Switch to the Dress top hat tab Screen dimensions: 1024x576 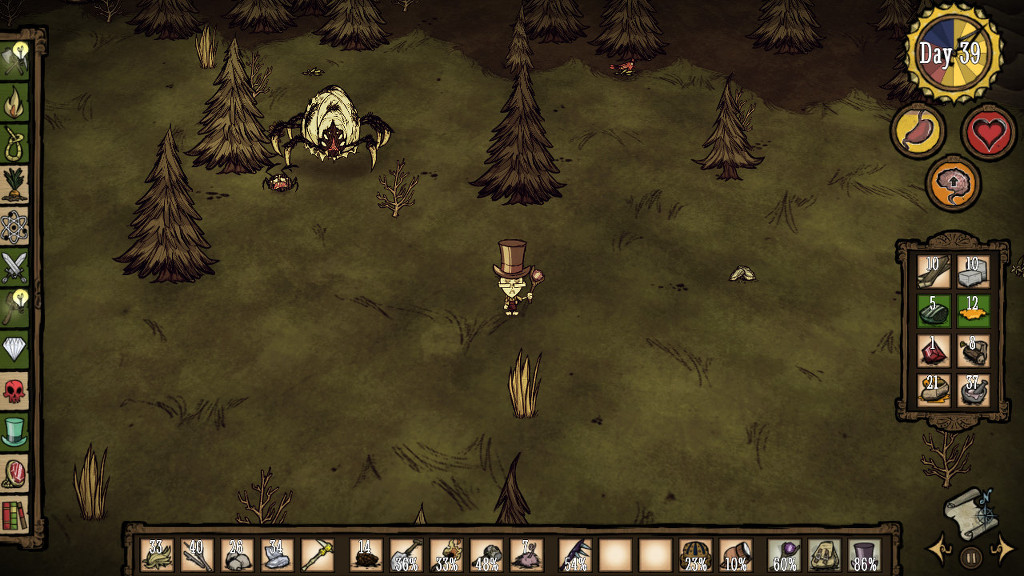(x=15, y=431)
